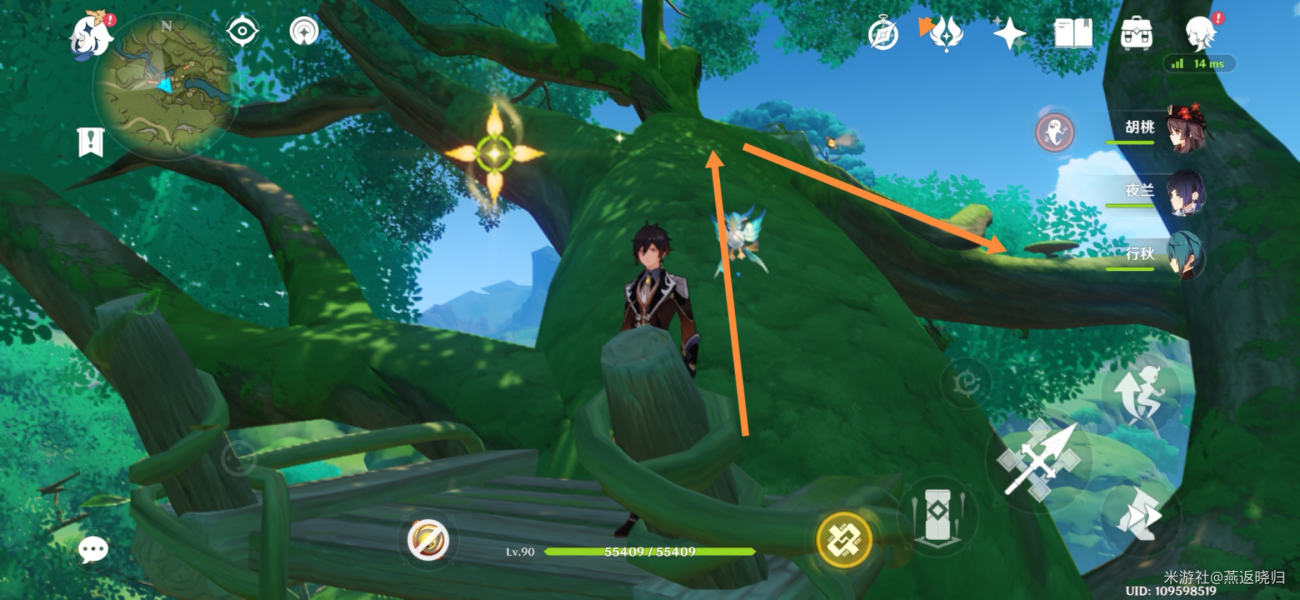Open the quest log bookmark icon
Screen dimensions: 1300x600
coord(91,141)
